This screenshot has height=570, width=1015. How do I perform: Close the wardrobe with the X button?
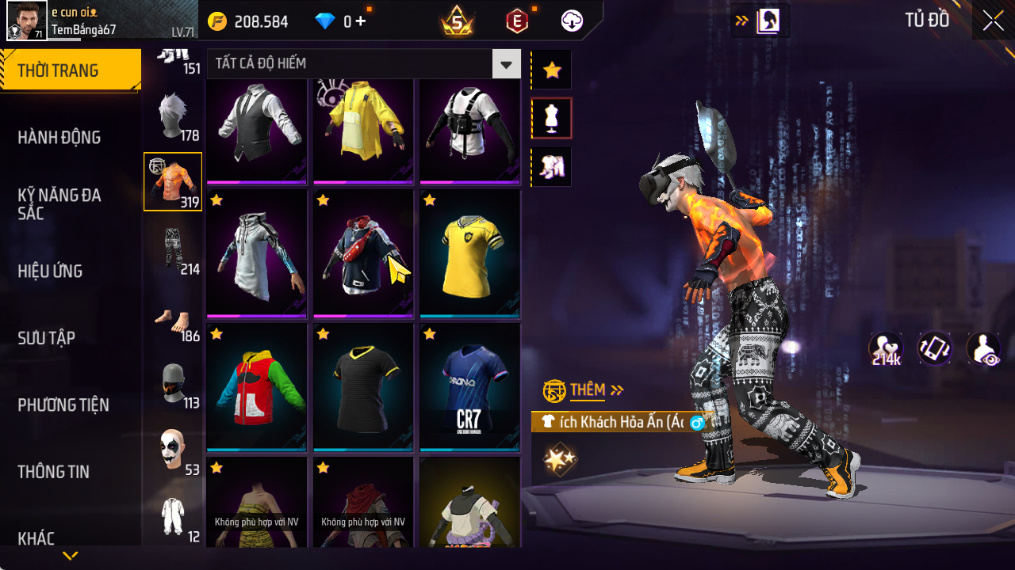tap(992, 21)
